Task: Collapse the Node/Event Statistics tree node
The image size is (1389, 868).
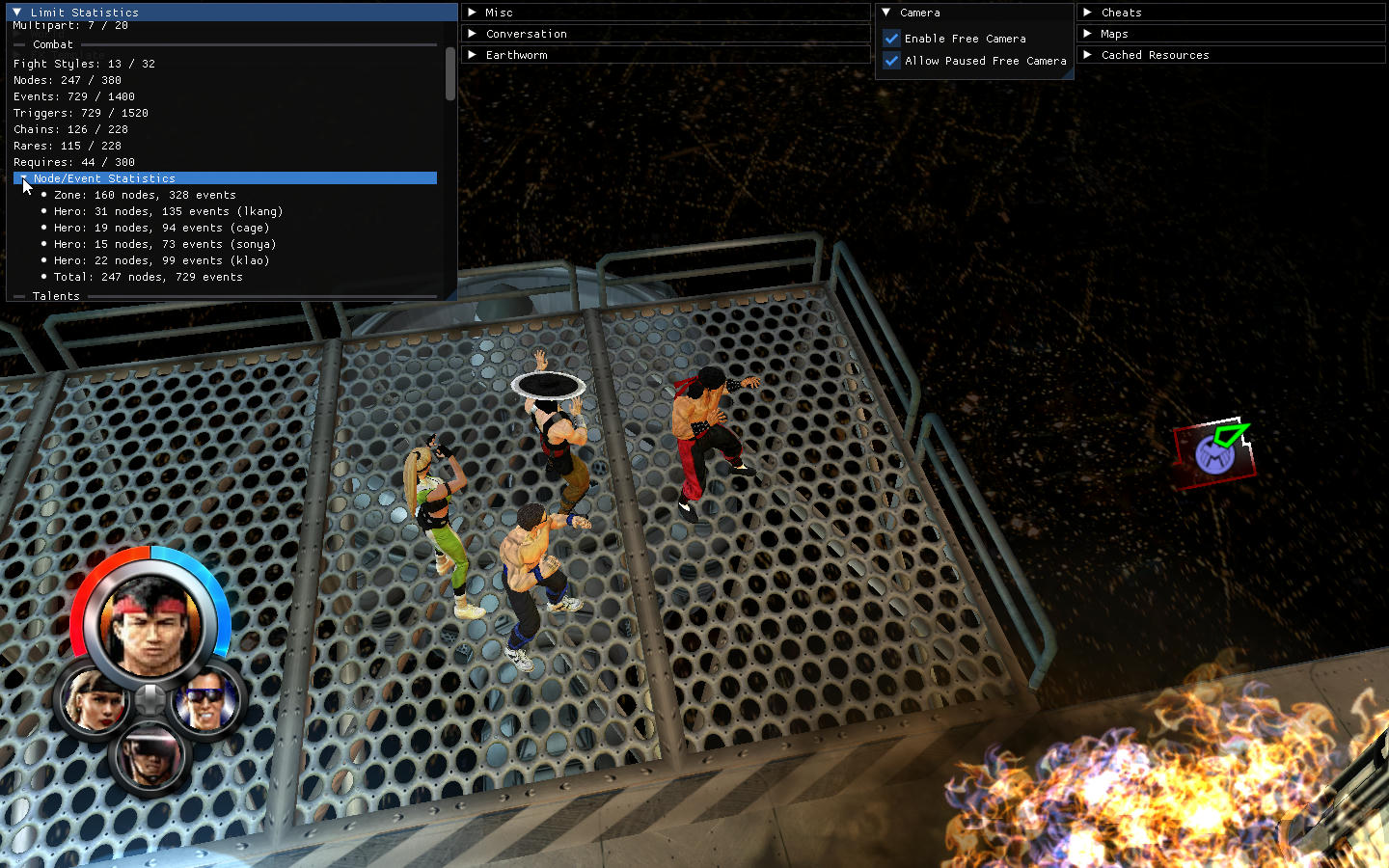Action: [21, 178]
